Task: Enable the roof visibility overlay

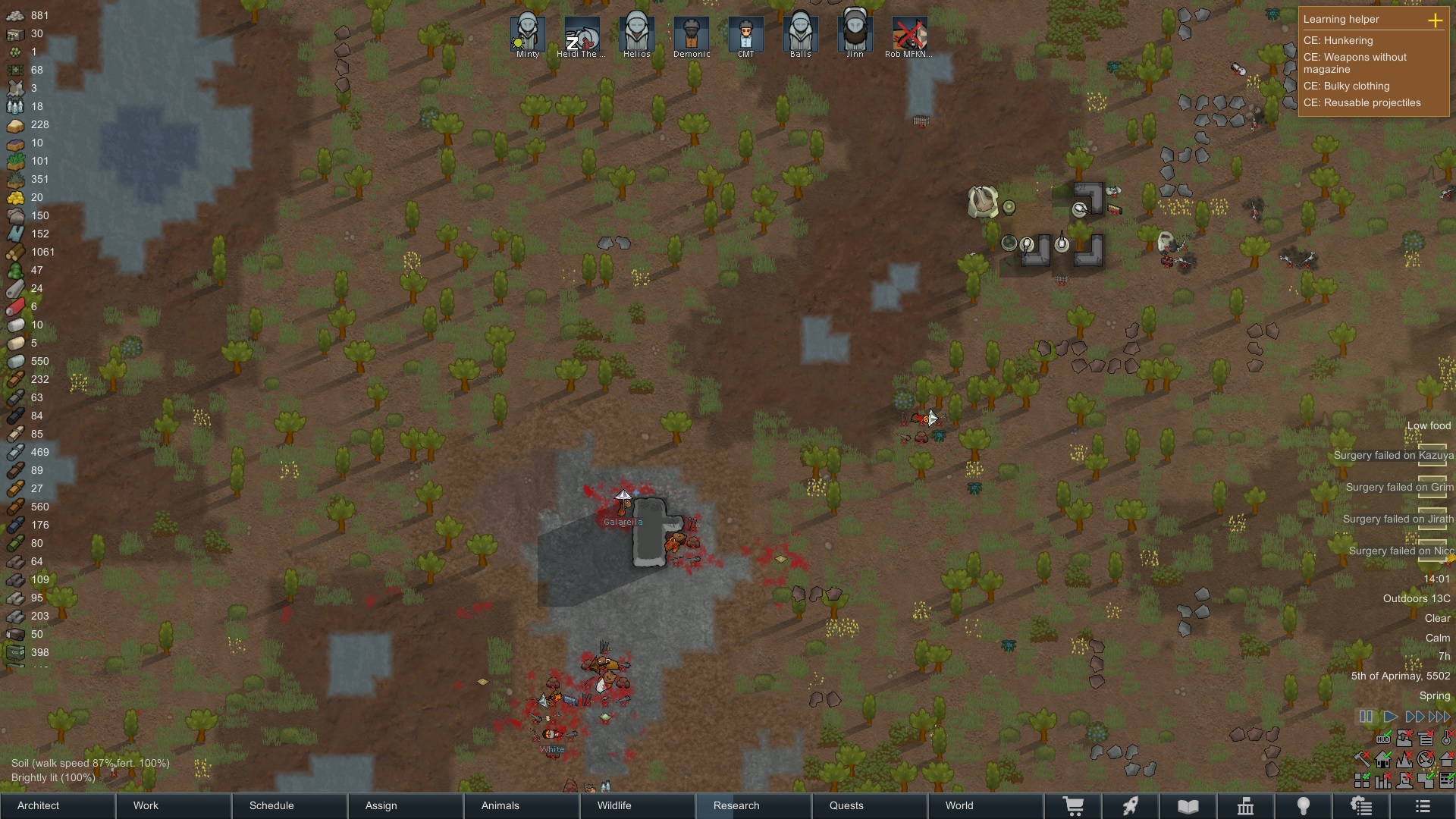Action: [x=1445, y=760]
